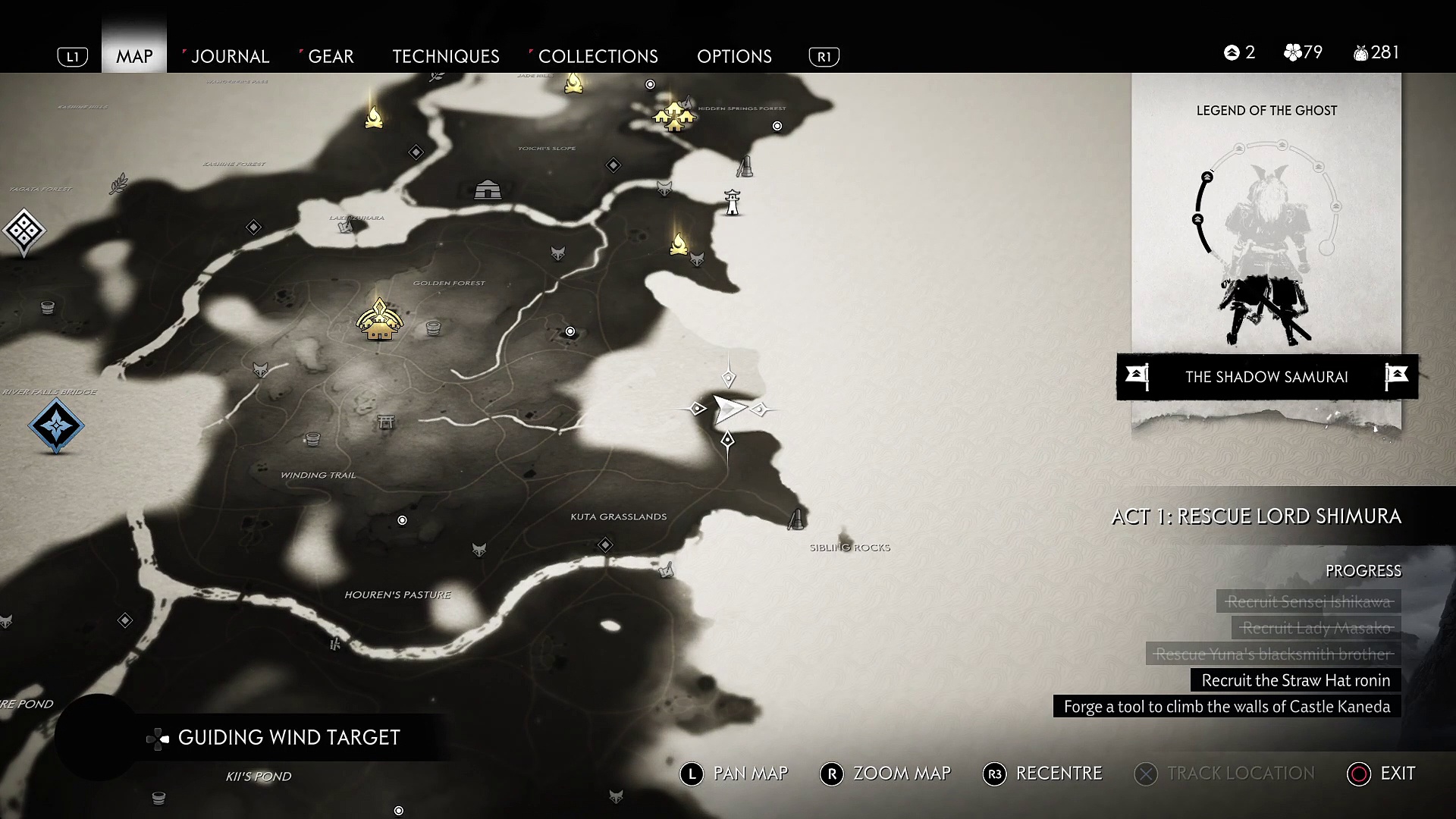Select the Golden Temple map marker
Screen dimensions: 1456x819
click(x=379, y=321)
